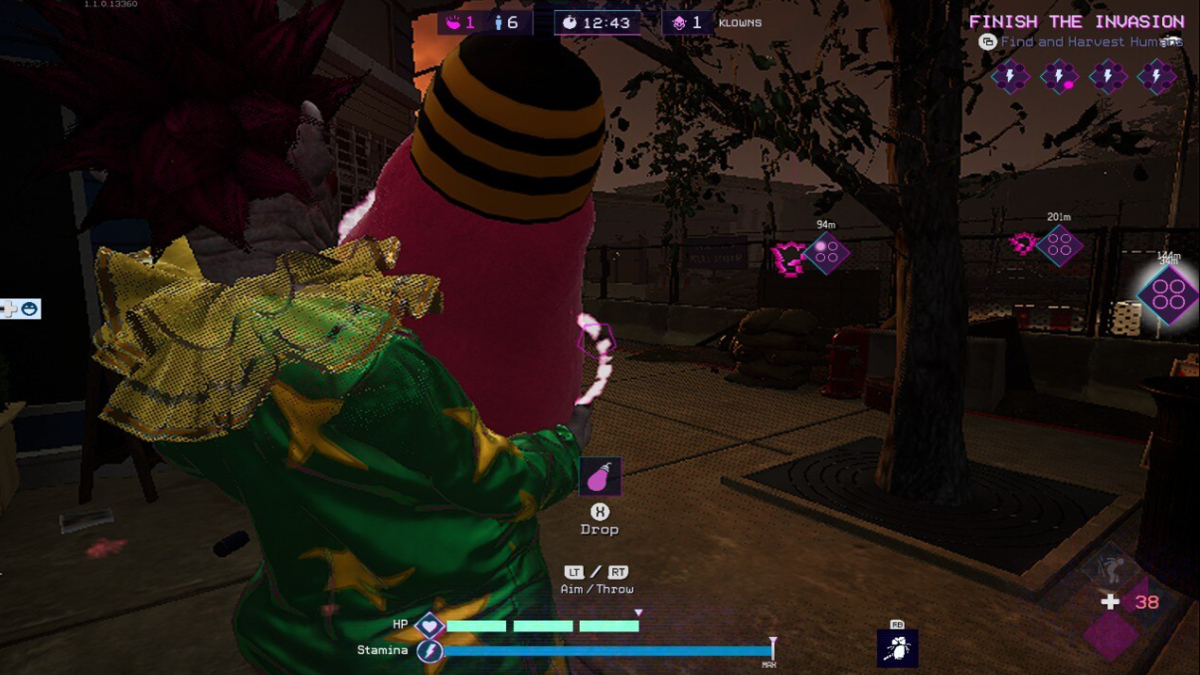
Task: Select the glowing highlighted generator marker
Action: [1168, 295]
